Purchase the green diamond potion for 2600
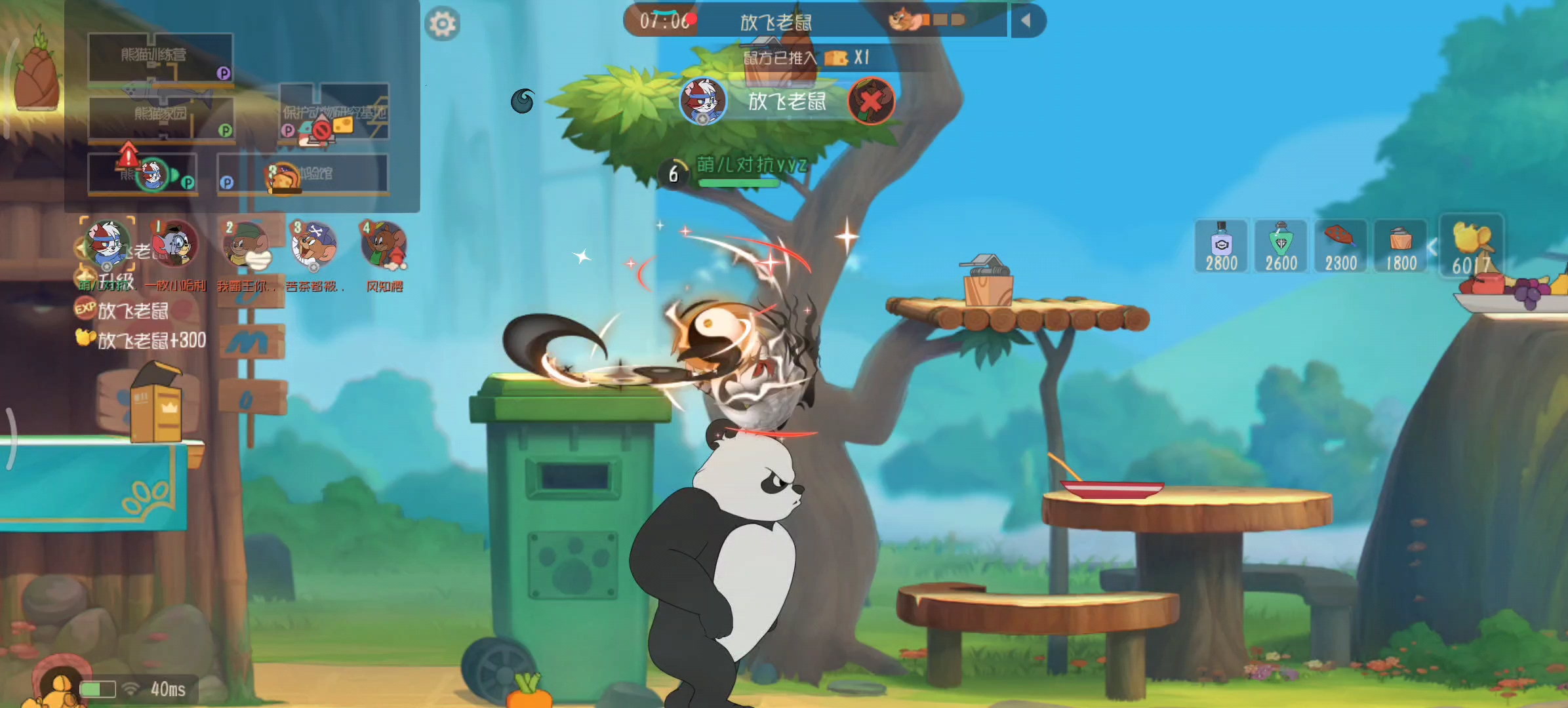 click(1281, 246)
